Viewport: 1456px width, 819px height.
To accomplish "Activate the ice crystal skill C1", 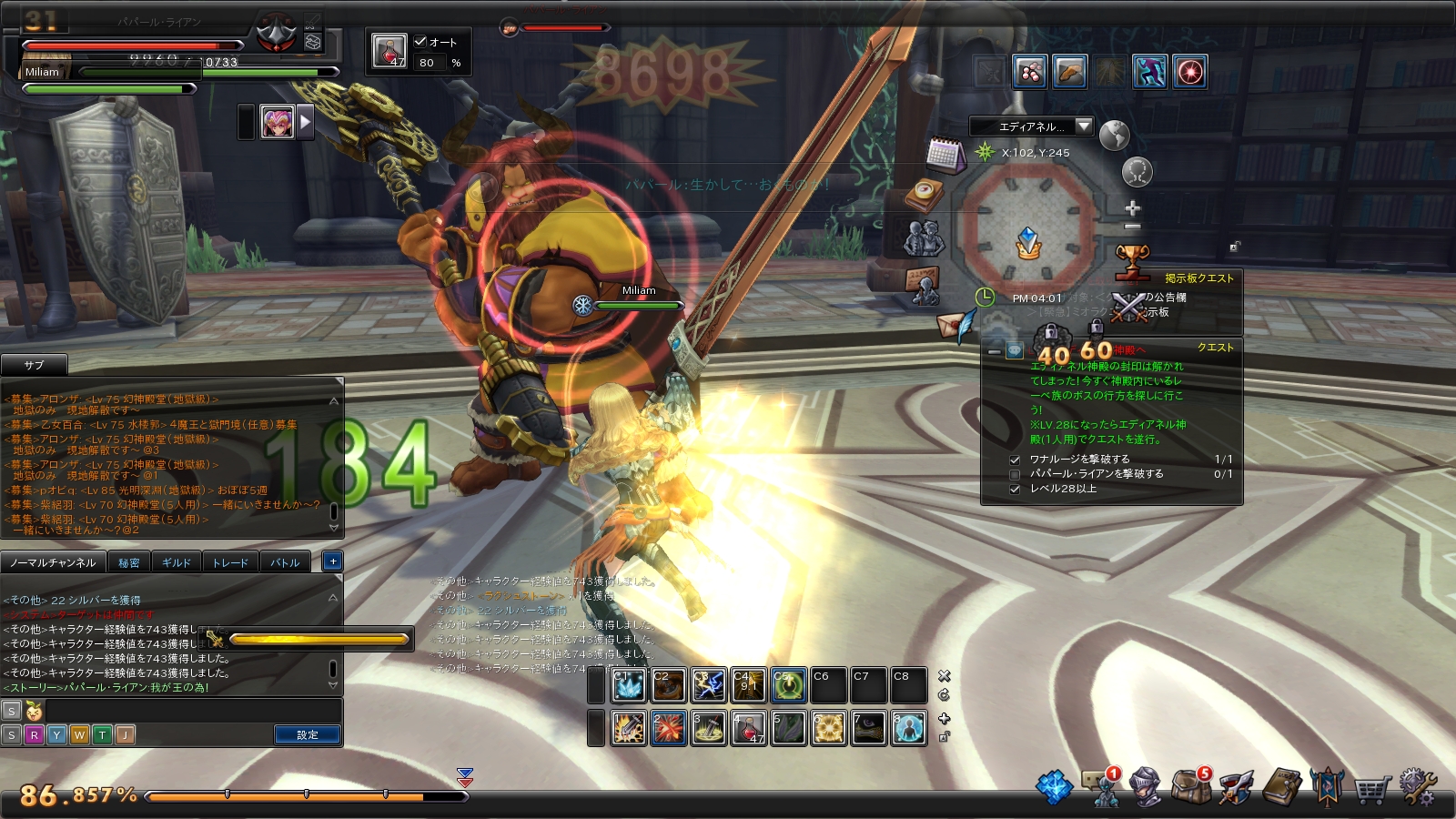I will tap(628, 685).
